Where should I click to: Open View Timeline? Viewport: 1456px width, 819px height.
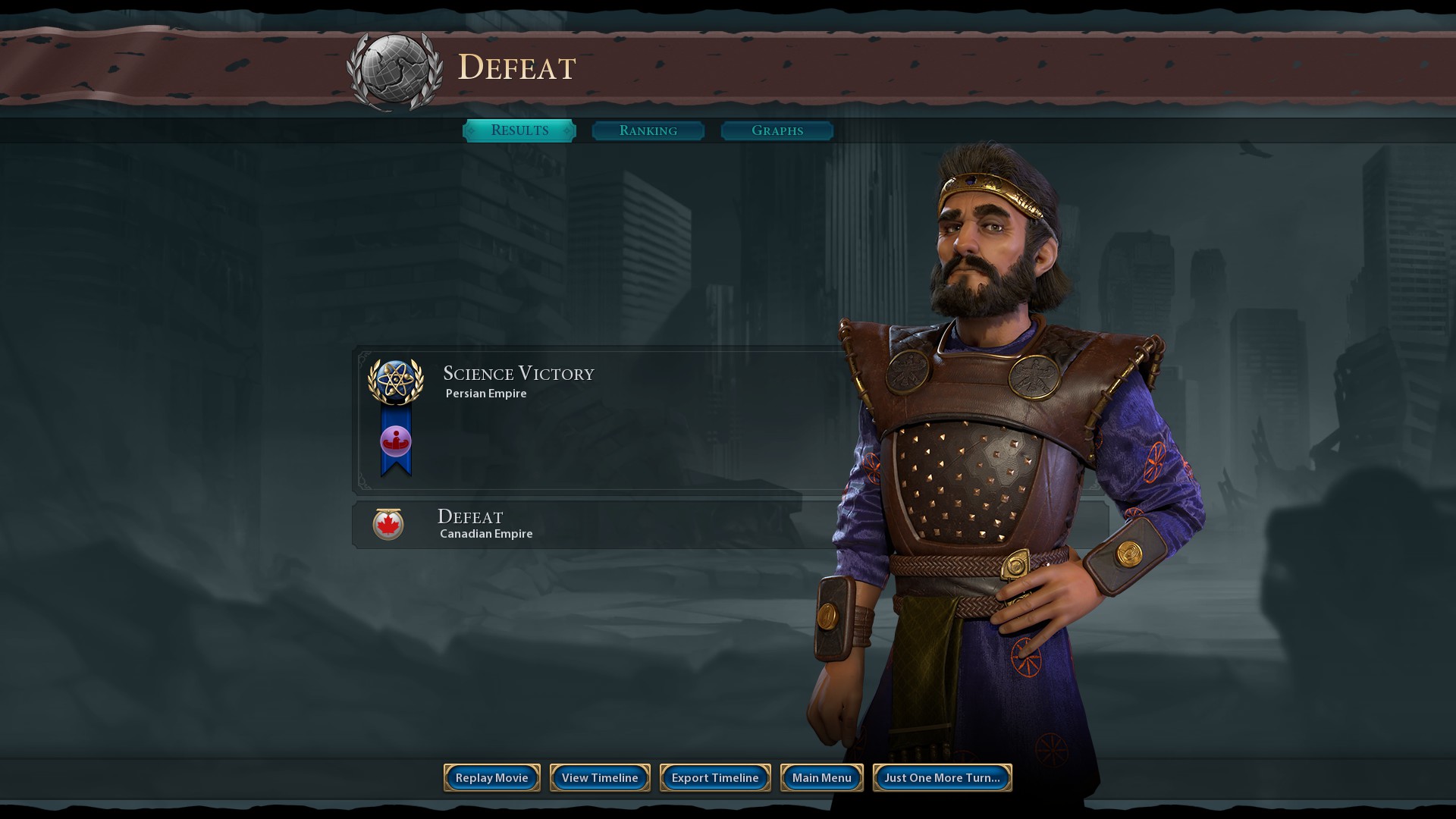pyautogui.click(x=600, y=777)
